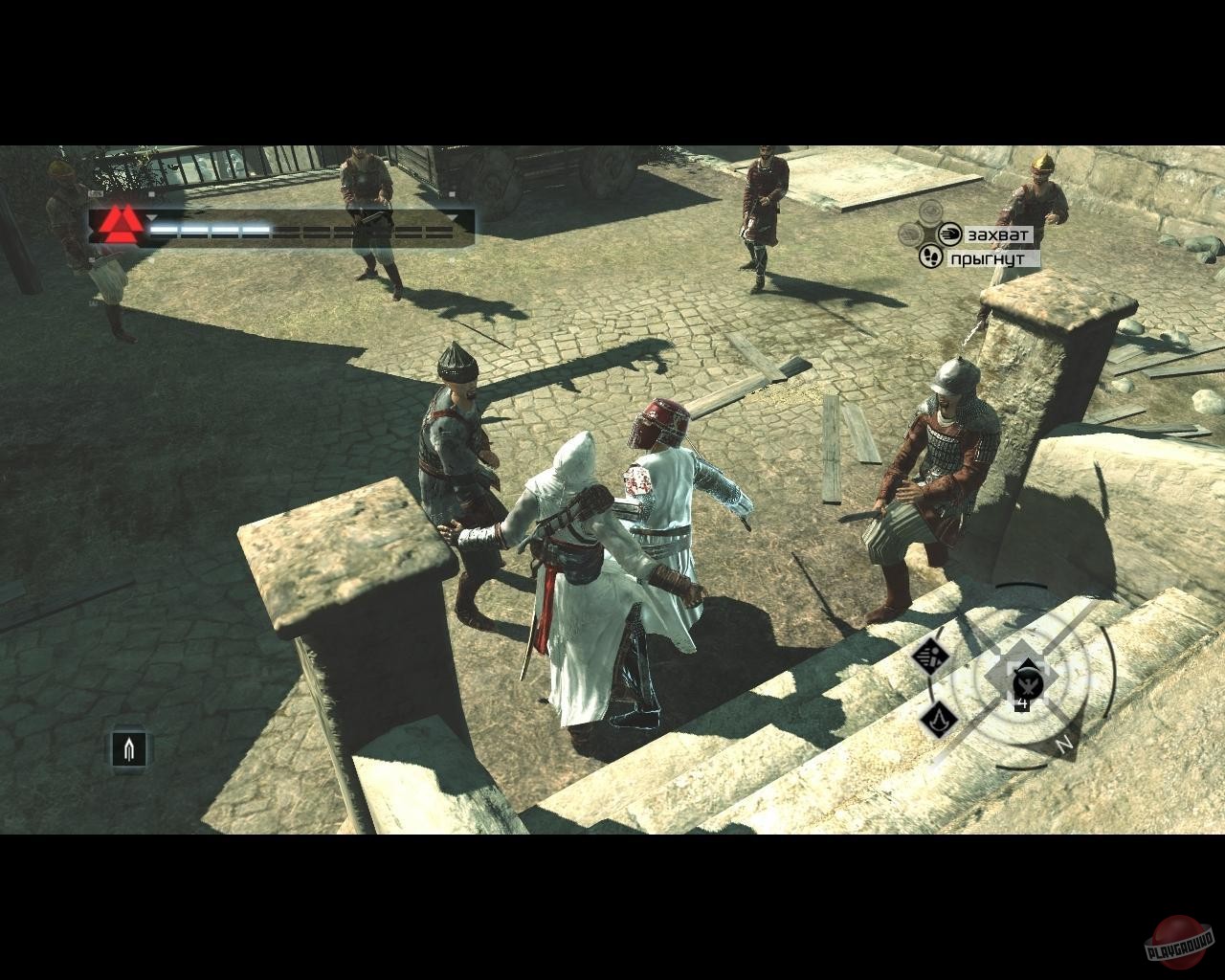Image resolution: width=1225 pixels, height=980 pixels.
Task: Click the footsteps icon next to прыгнут
Action: 930,257
